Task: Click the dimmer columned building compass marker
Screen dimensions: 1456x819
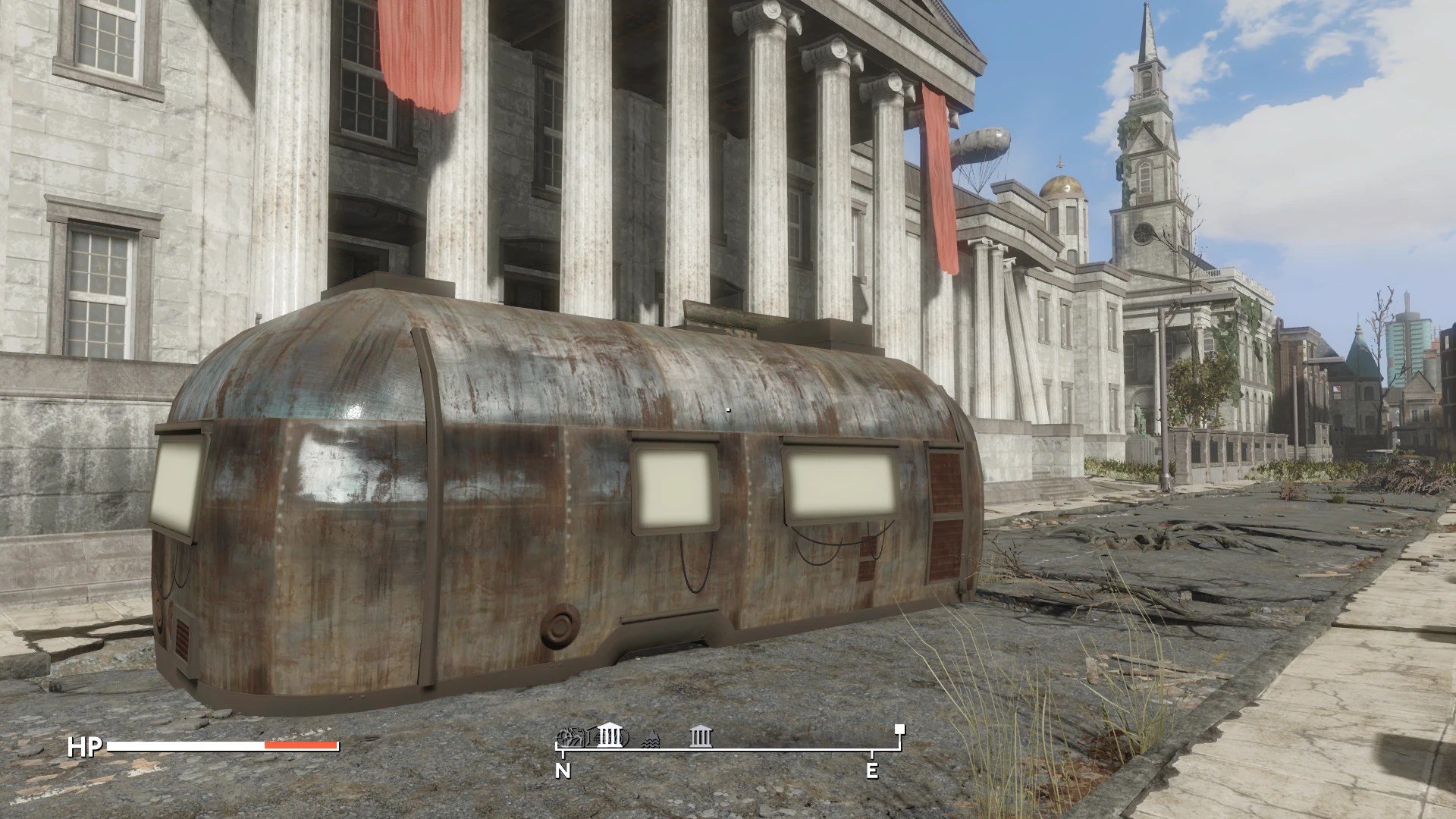Action: [x=701, y=736]
